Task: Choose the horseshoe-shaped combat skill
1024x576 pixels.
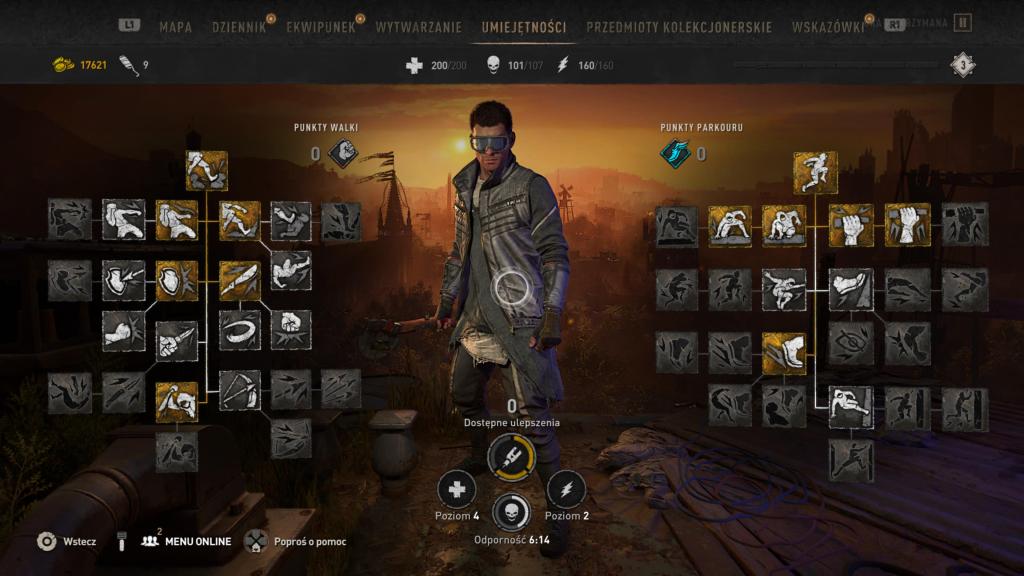Action: click(239, 330)
